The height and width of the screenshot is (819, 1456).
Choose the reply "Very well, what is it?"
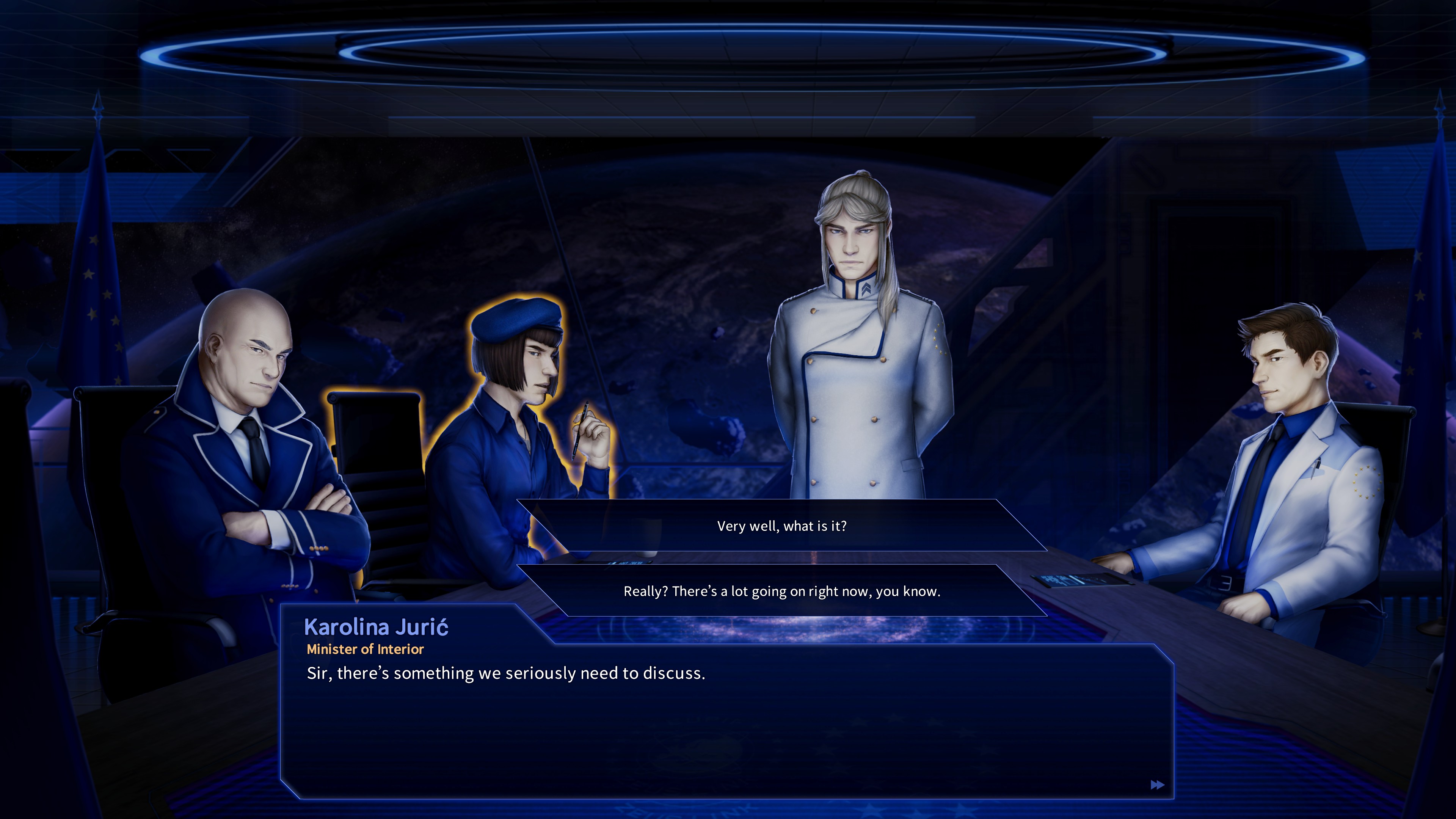[782, 526]
